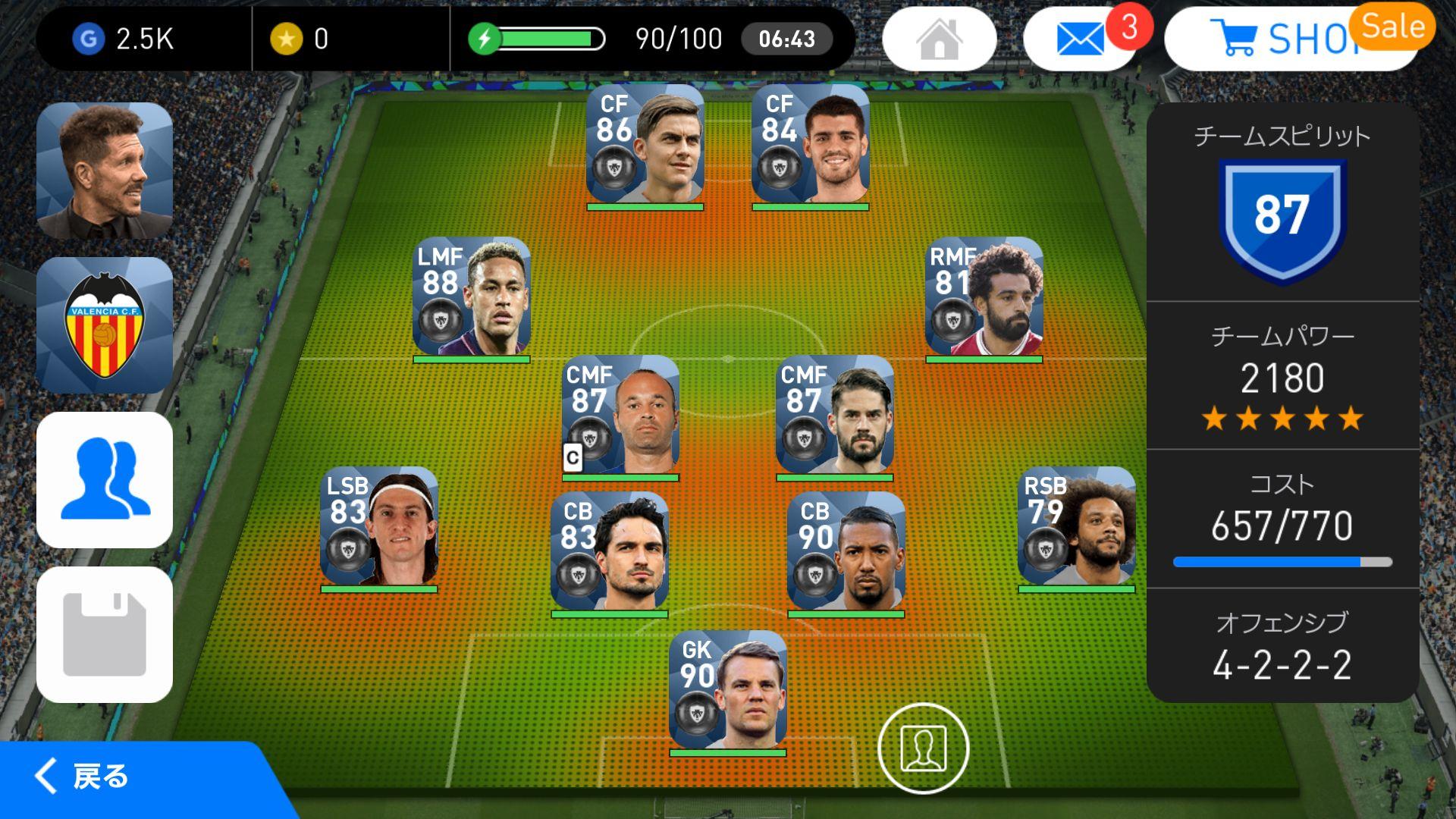Pick the LSB 83 player card

[x=379, y=527]
